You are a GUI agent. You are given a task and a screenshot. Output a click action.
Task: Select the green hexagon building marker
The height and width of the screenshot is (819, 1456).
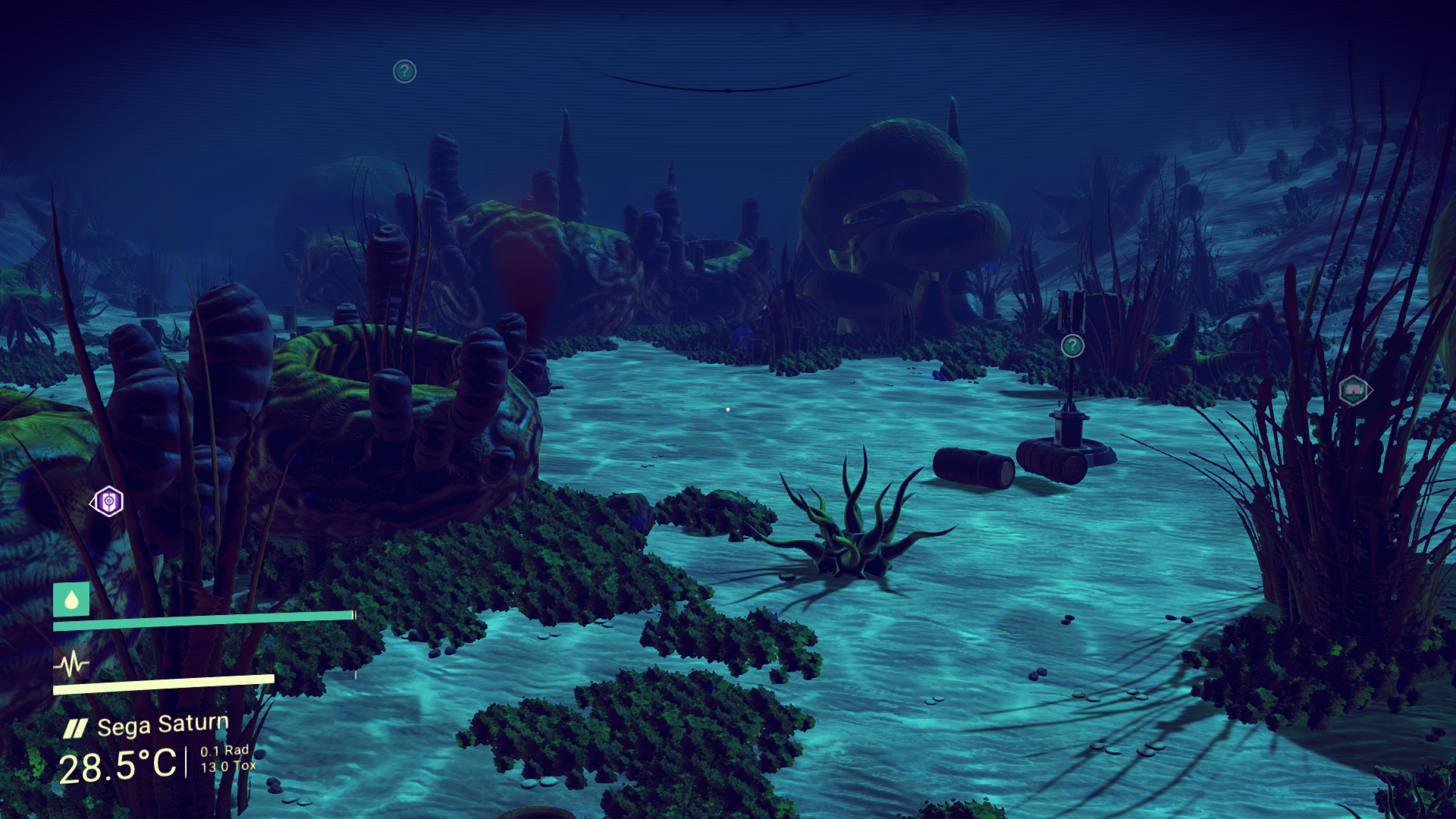(1354, 391)
